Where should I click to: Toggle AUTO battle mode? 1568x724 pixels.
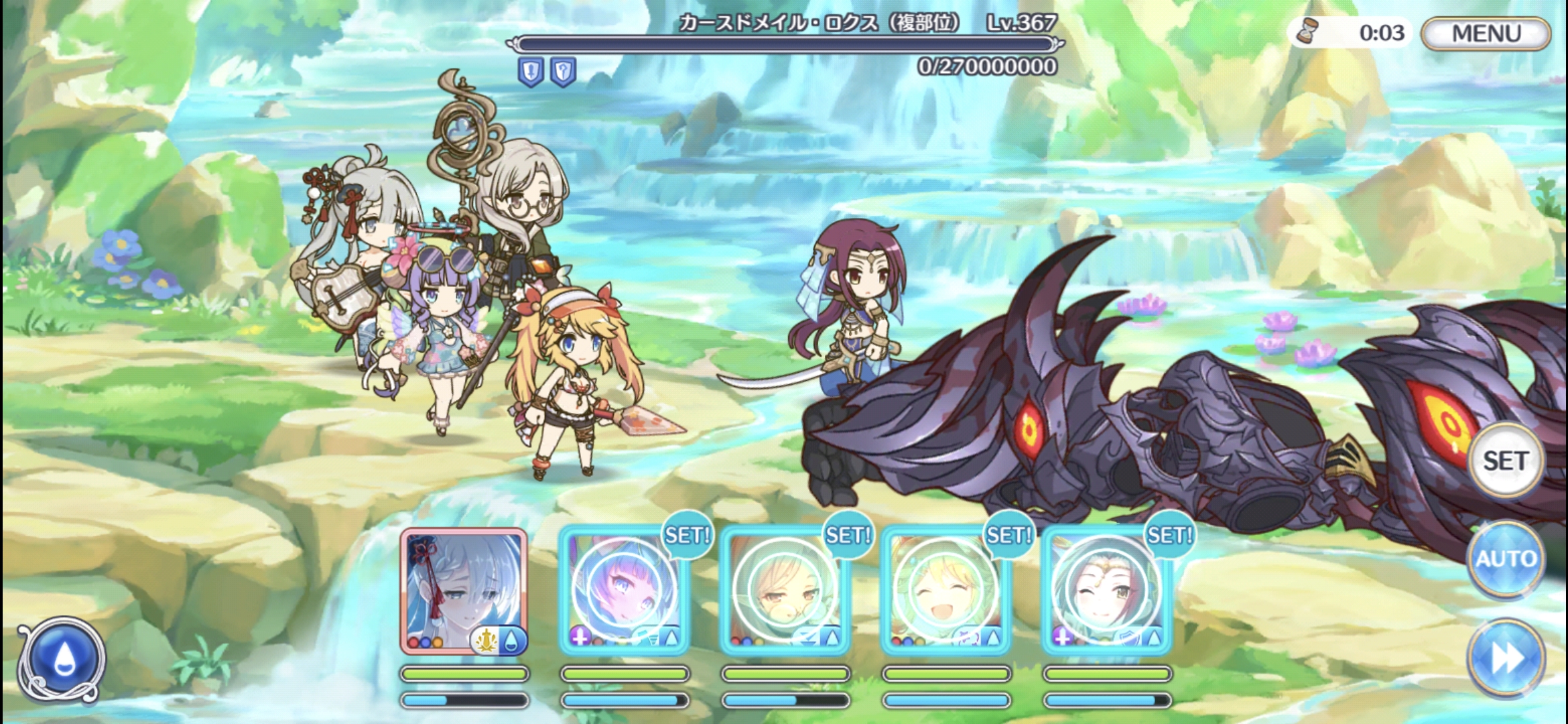point(1505,558)
